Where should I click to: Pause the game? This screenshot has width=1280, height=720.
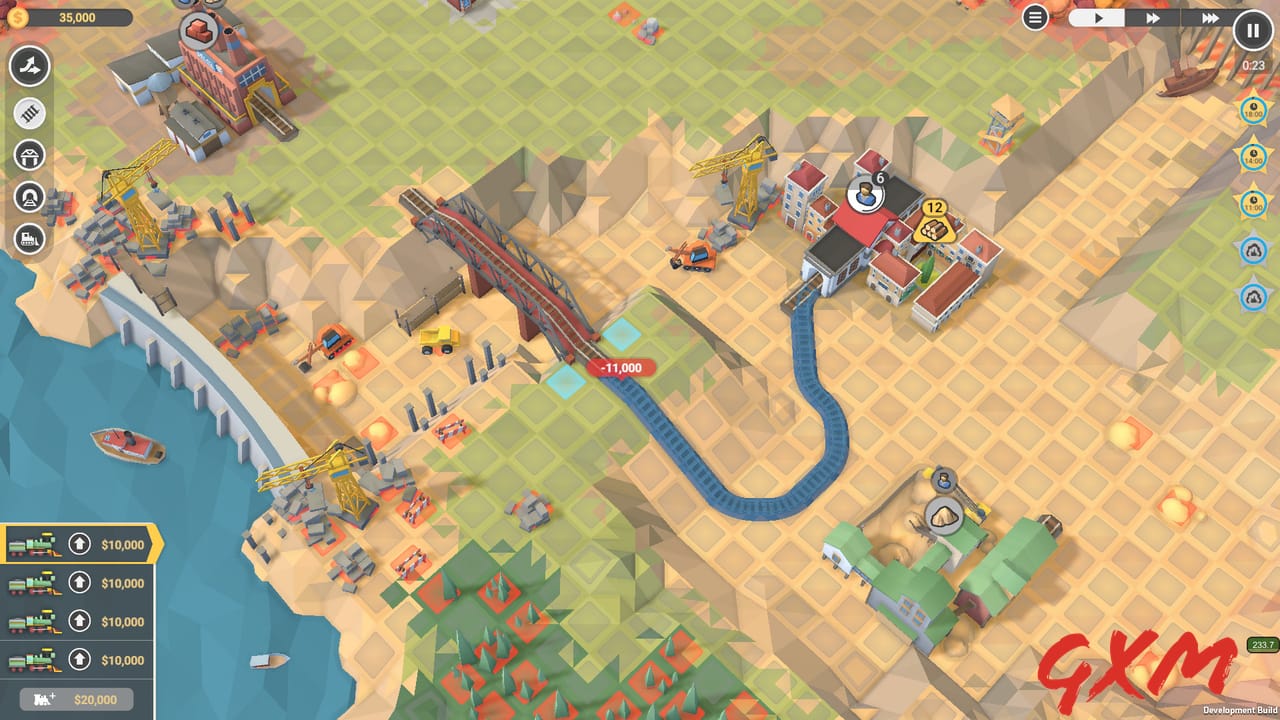[1252, 30]
